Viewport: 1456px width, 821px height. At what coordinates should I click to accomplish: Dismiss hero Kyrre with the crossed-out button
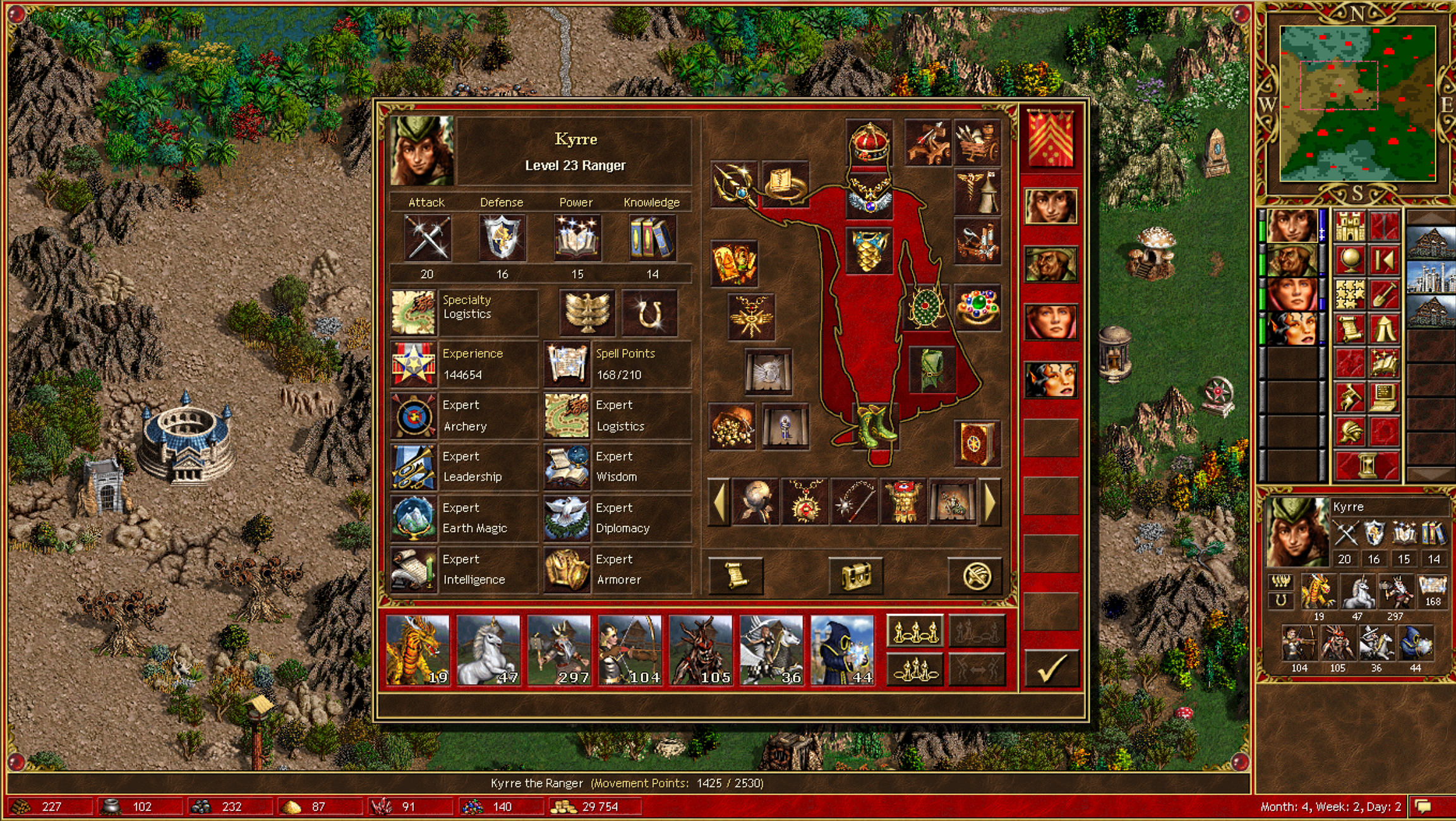coord(976,575)
